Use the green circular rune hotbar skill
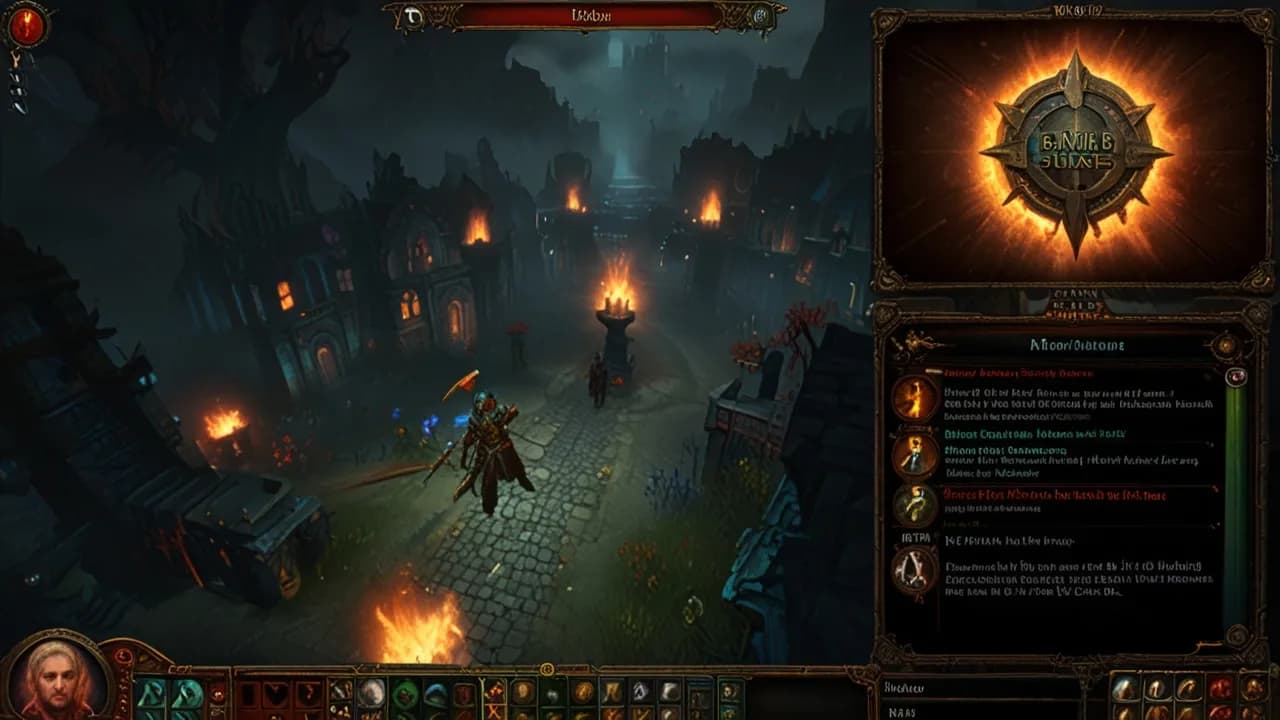 pyautogui.click(x=404, y=693)
